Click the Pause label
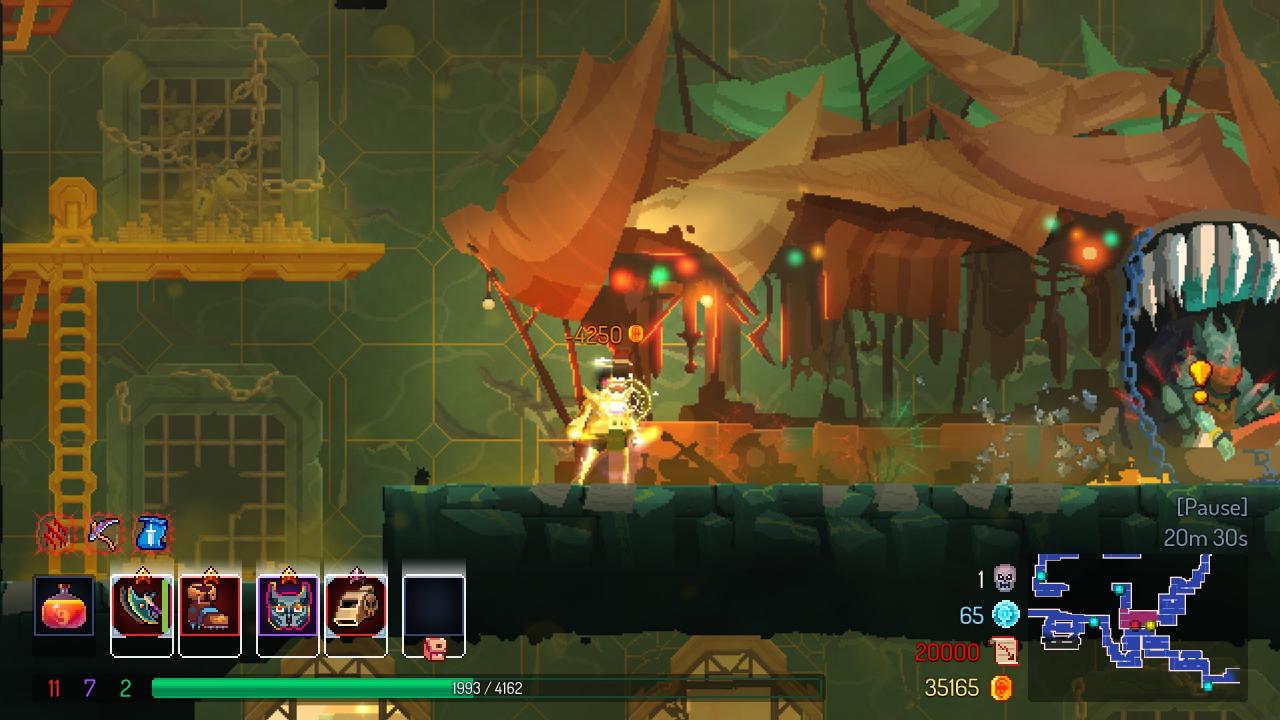The width and height of the screenshot is (1280, 720). pyautogui.click(x=1212, y=507)
